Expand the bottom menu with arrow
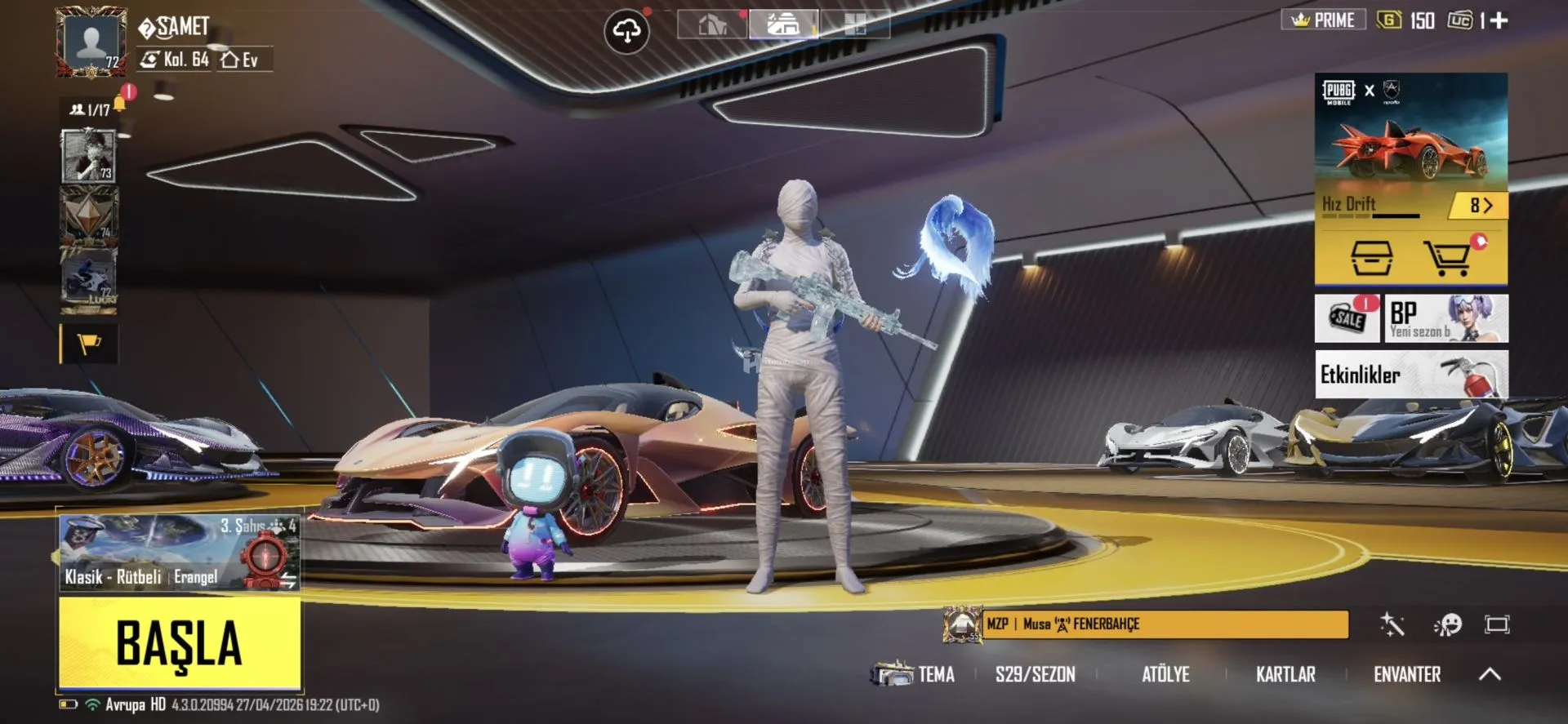 [x=1490, y=674]
